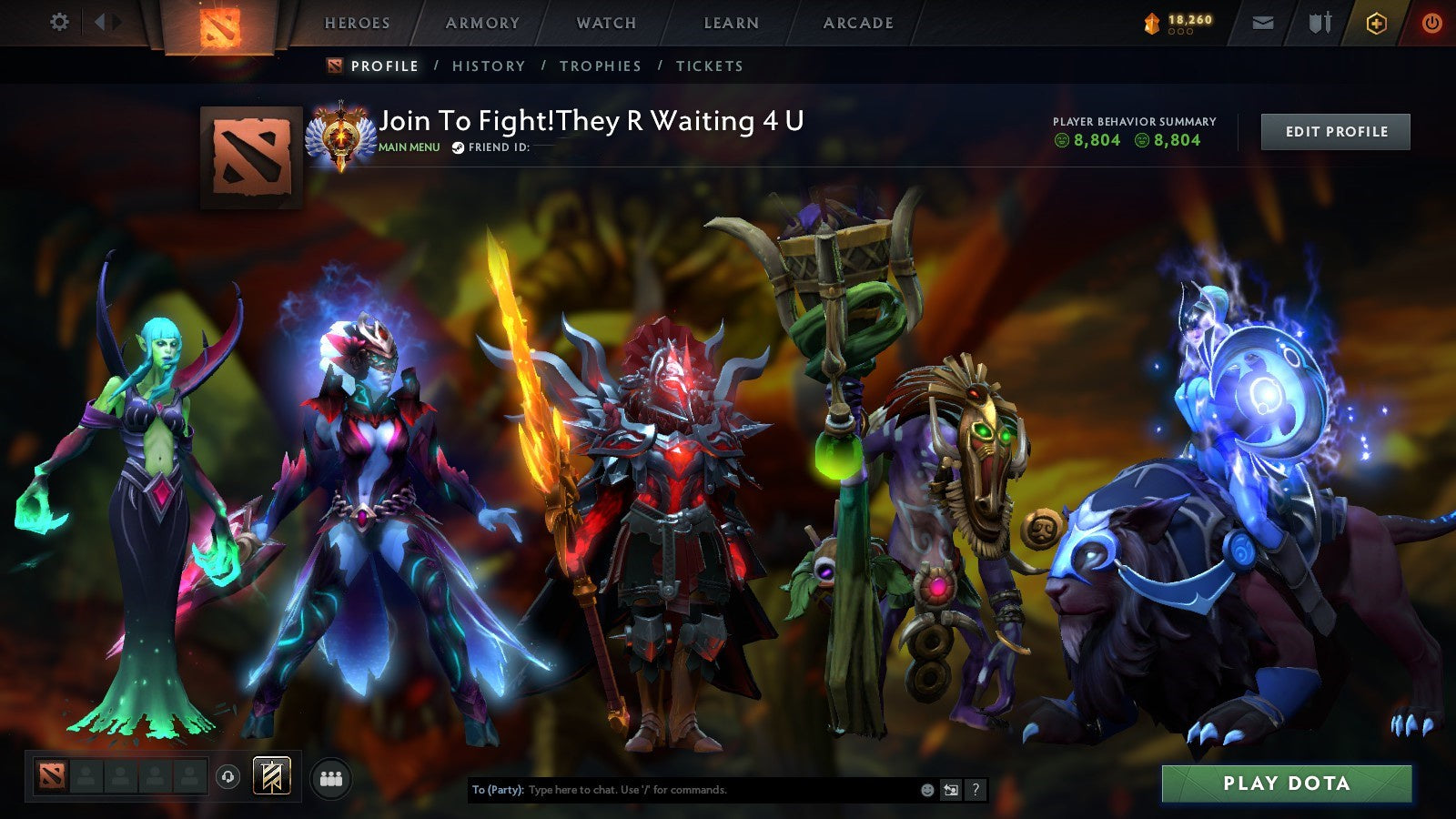Click EDIT PROFILE

point(1335,131)
